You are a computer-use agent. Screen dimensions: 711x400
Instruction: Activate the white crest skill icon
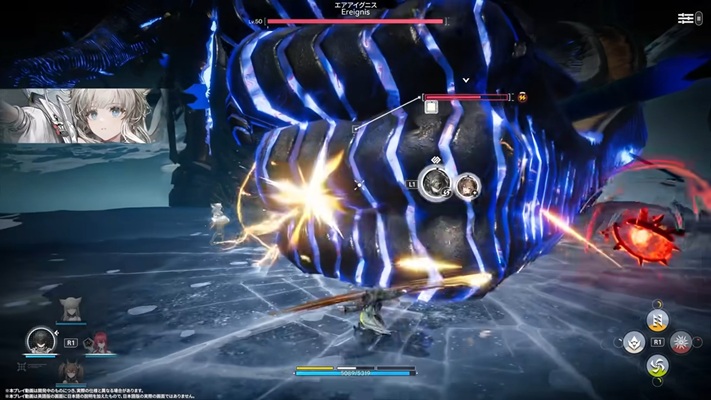(x=633, y=343)
